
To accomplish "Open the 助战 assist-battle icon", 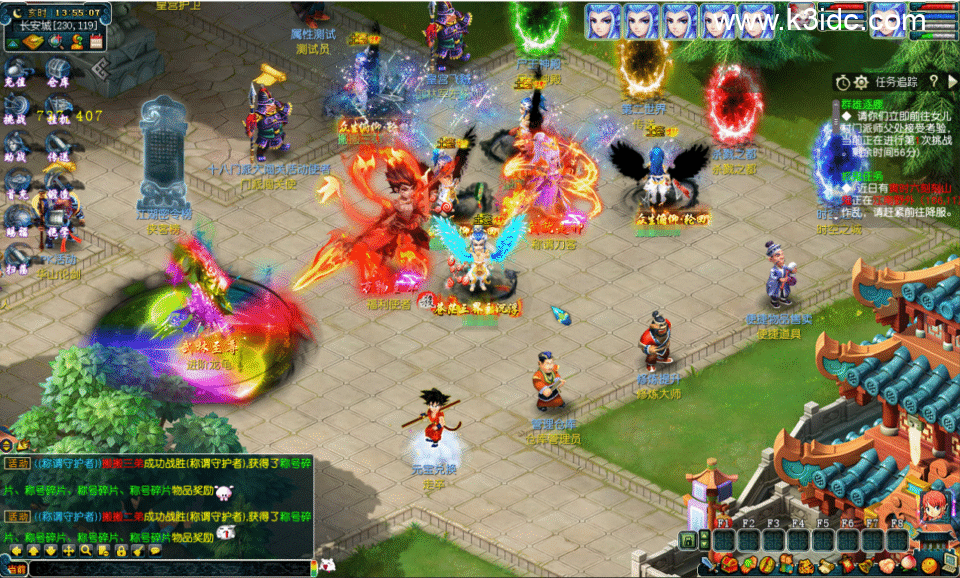I will tap(15, 150).
